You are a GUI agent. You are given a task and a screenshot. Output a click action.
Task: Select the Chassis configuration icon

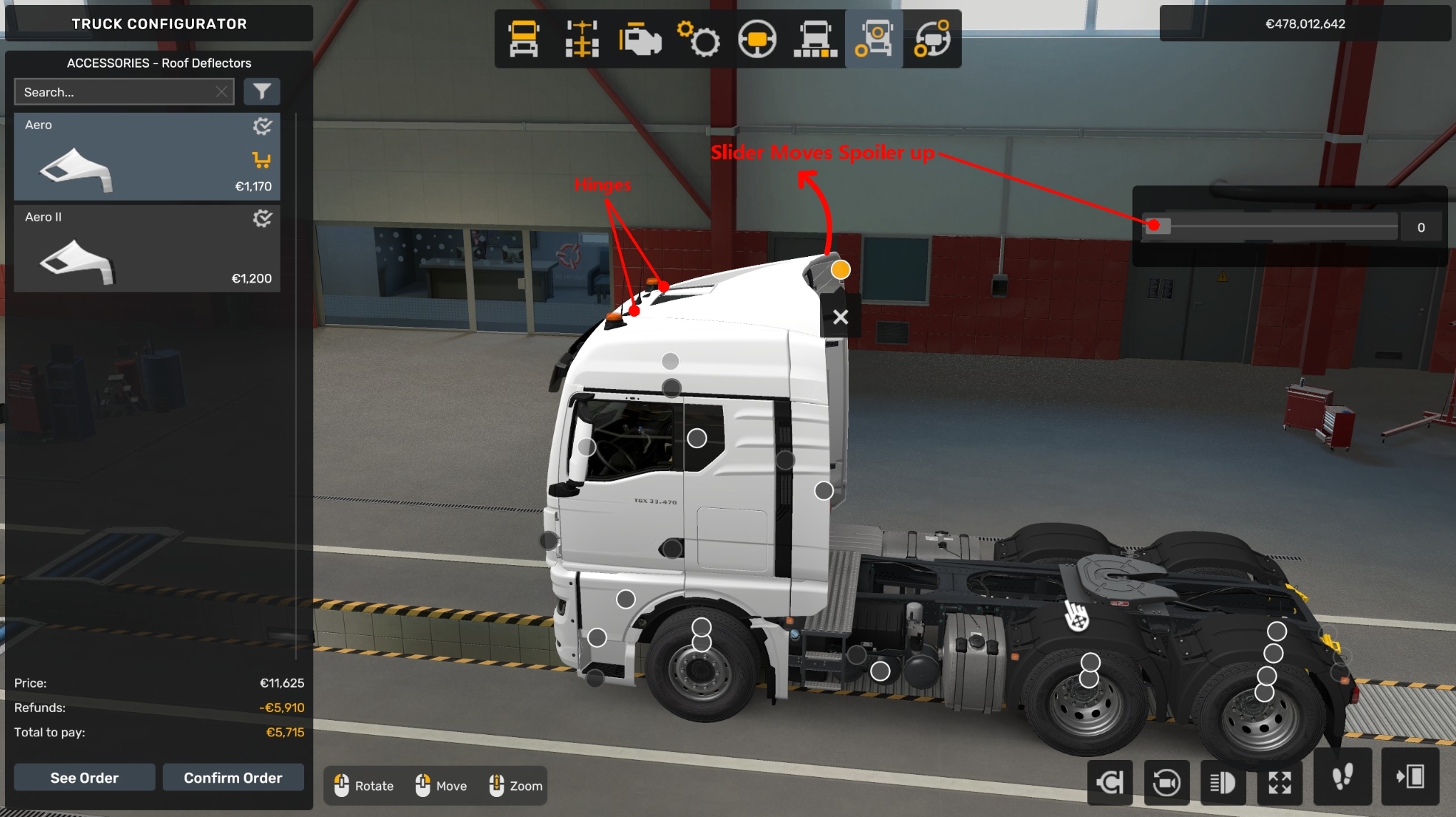[582, 39]
